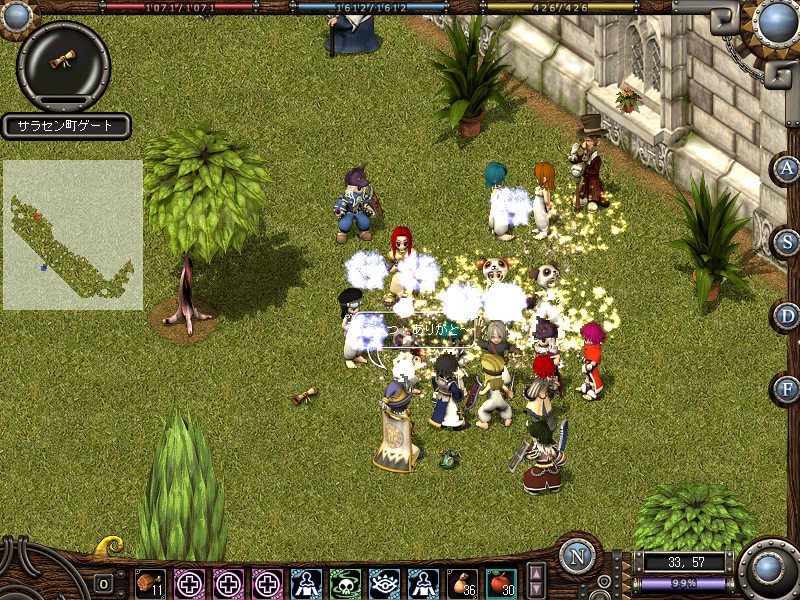Click the small 0 counter box left of the hotbar
Image resolution: width=800 pixels, height=600 pixels.
click(103, 583)
